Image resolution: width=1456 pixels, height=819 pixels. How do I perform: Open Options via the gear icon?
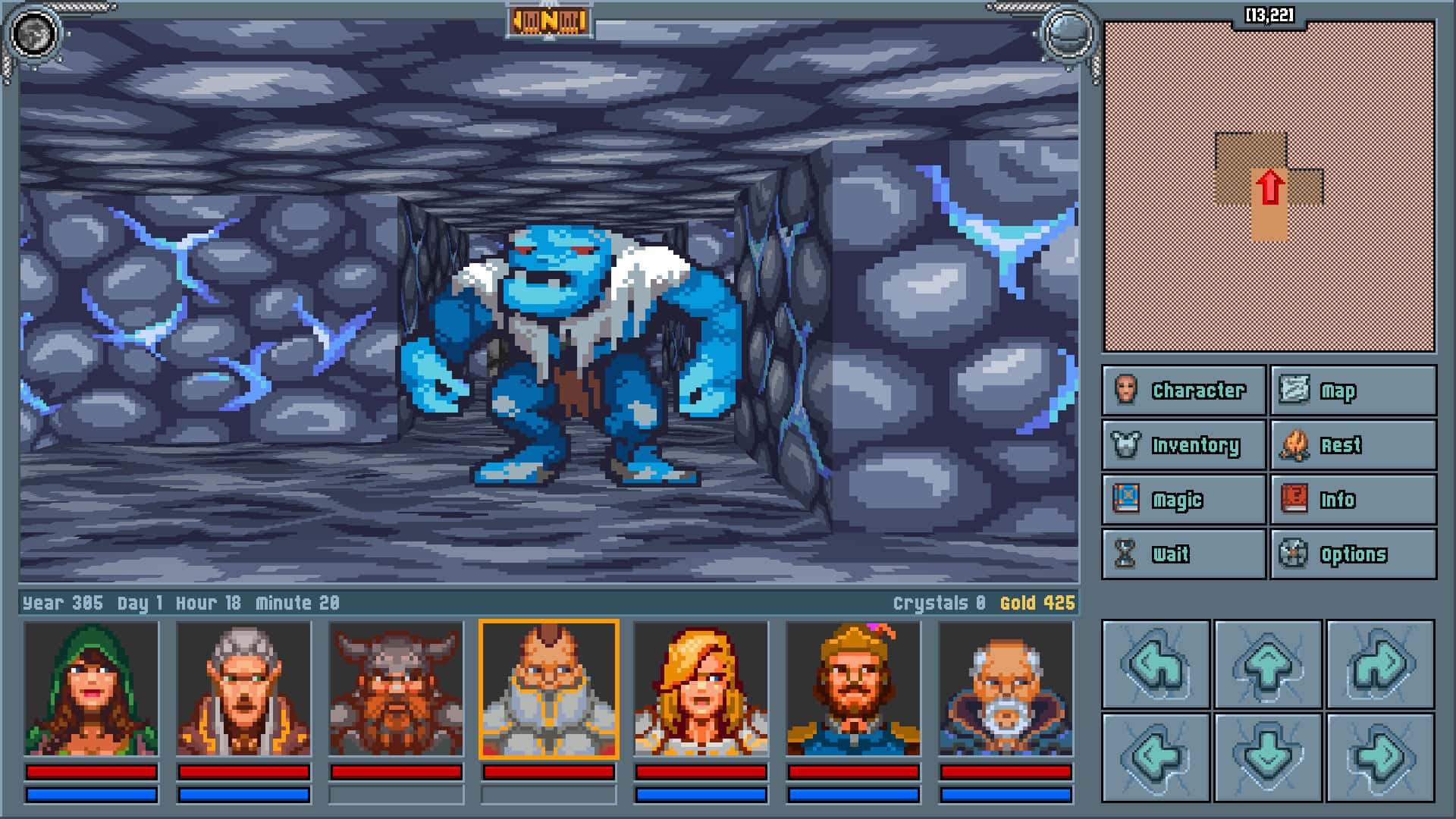[x=1294, y=554]
